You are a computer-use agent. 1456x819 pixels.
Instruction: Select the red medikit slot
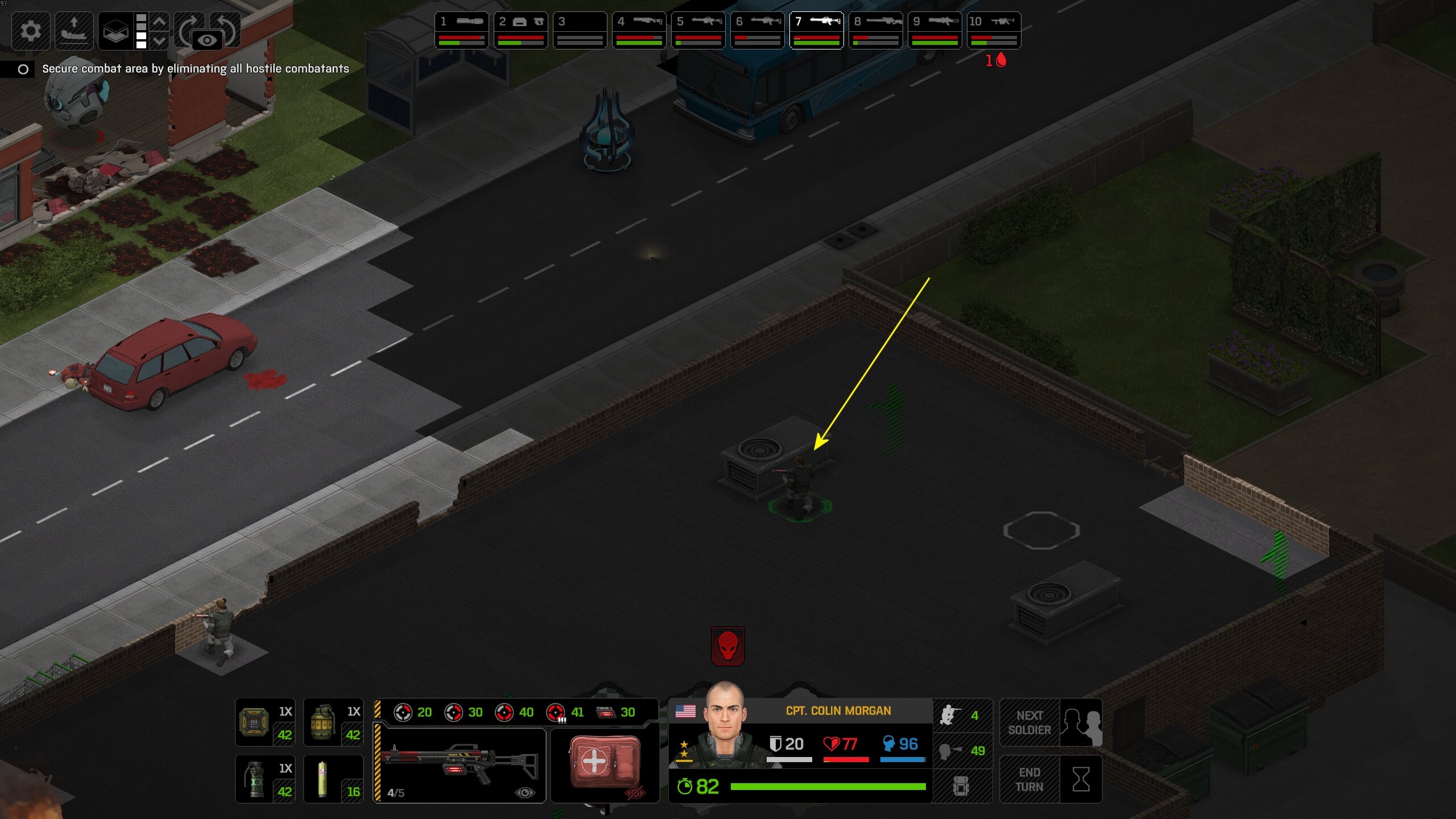pyautogui.click(x=605, y=763)
